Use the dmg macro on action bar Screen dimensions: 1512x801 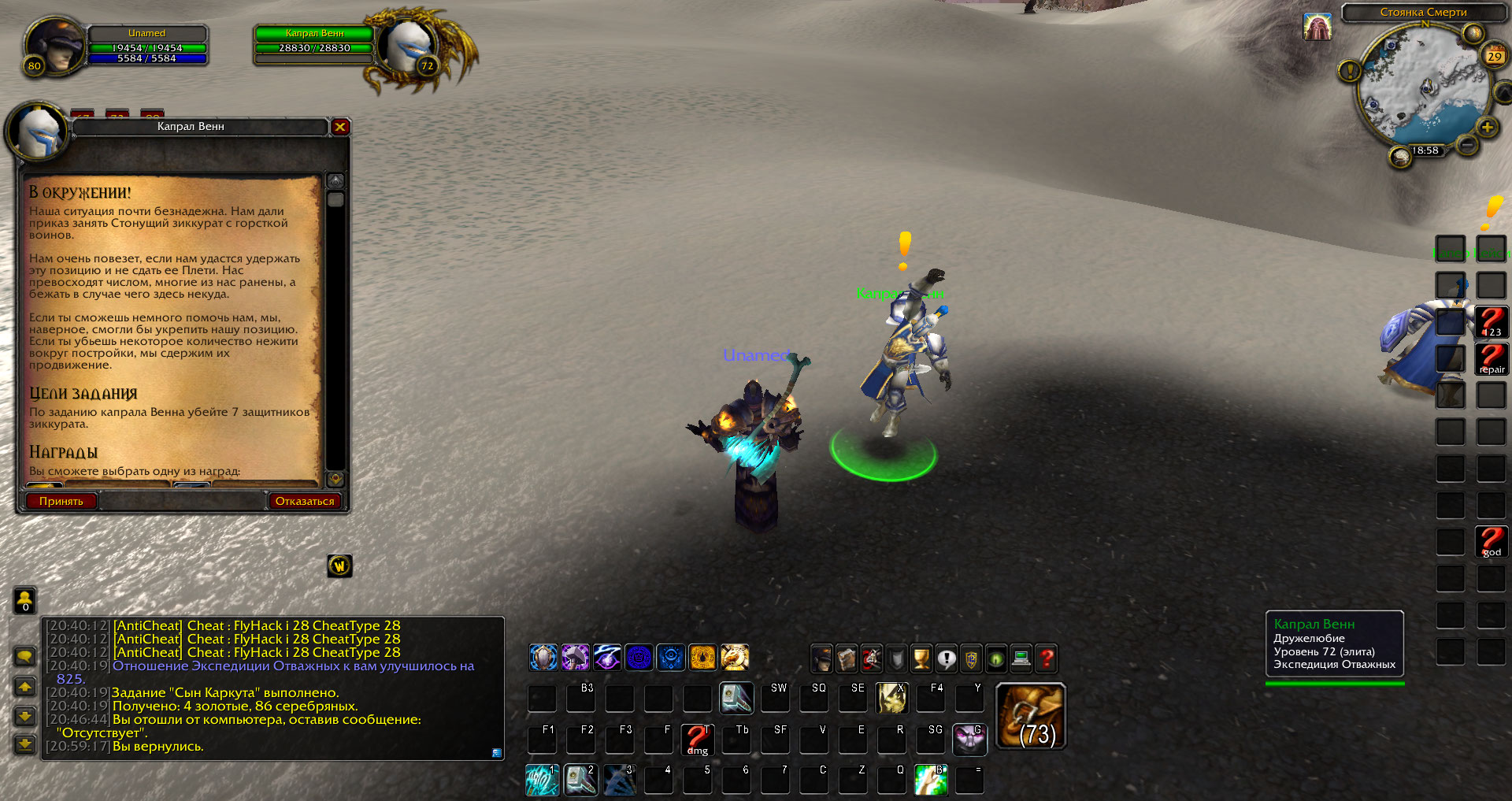tap(697, 740)
